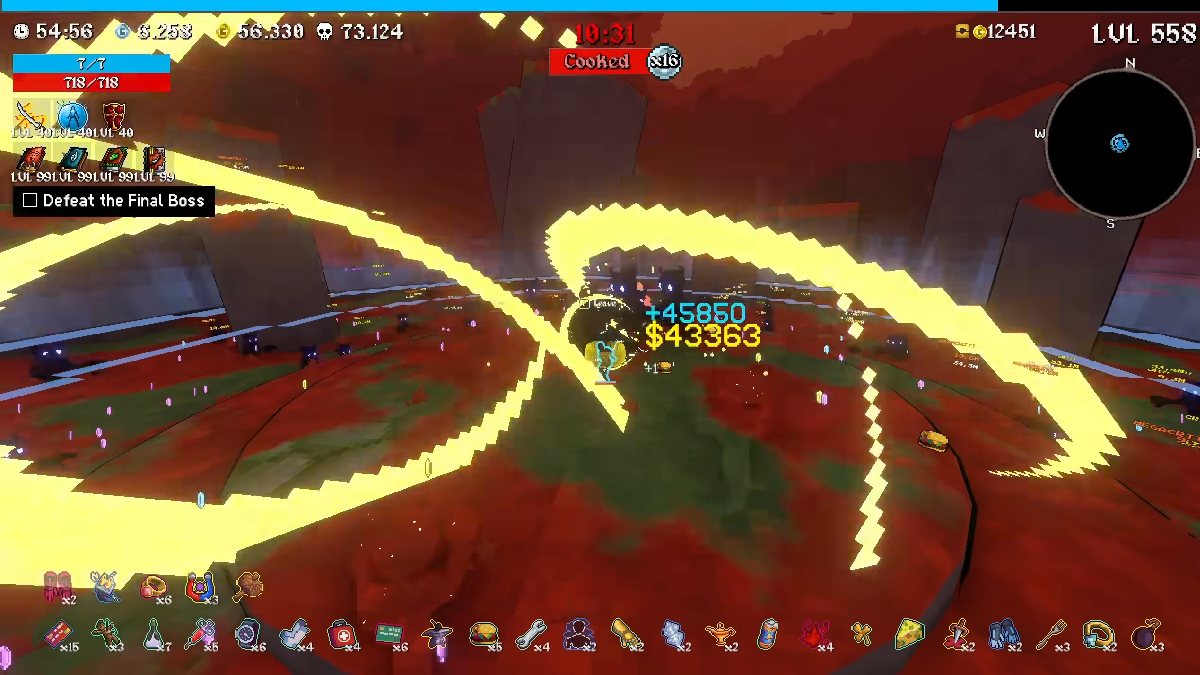The image size is (1200, 675).
Task: Click the wrench item icon
Action: coord(531,632)
